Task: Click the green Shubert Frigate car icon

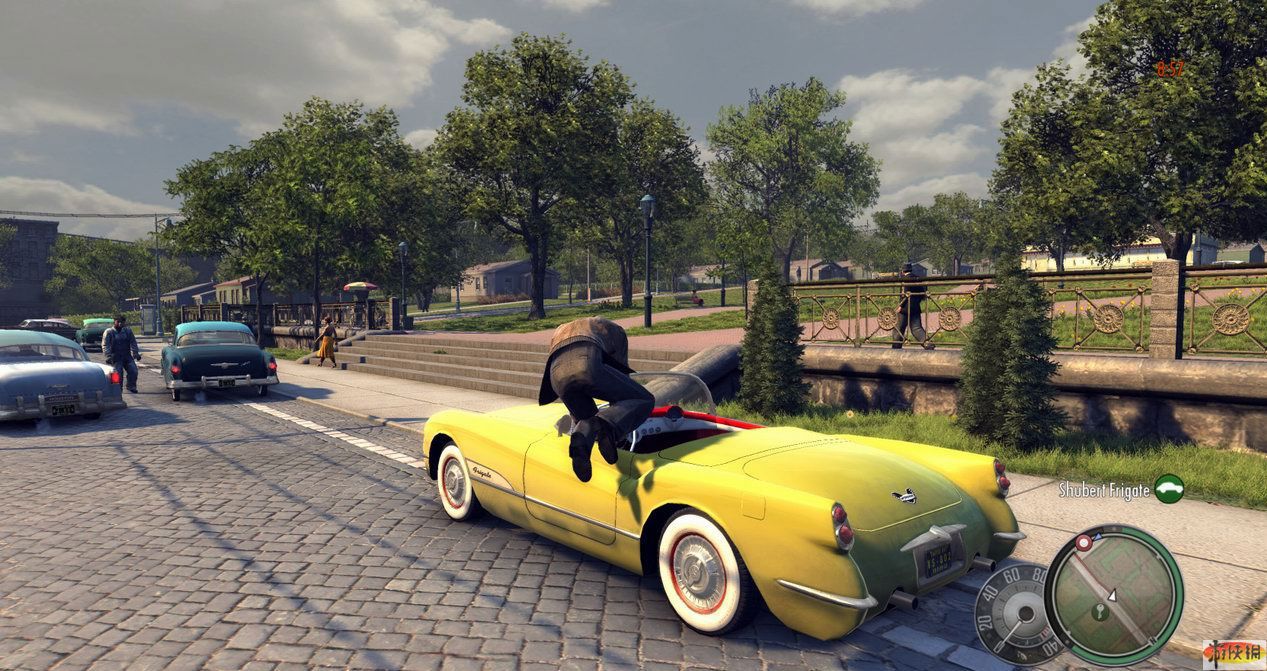Action: tap(1168, 488)
